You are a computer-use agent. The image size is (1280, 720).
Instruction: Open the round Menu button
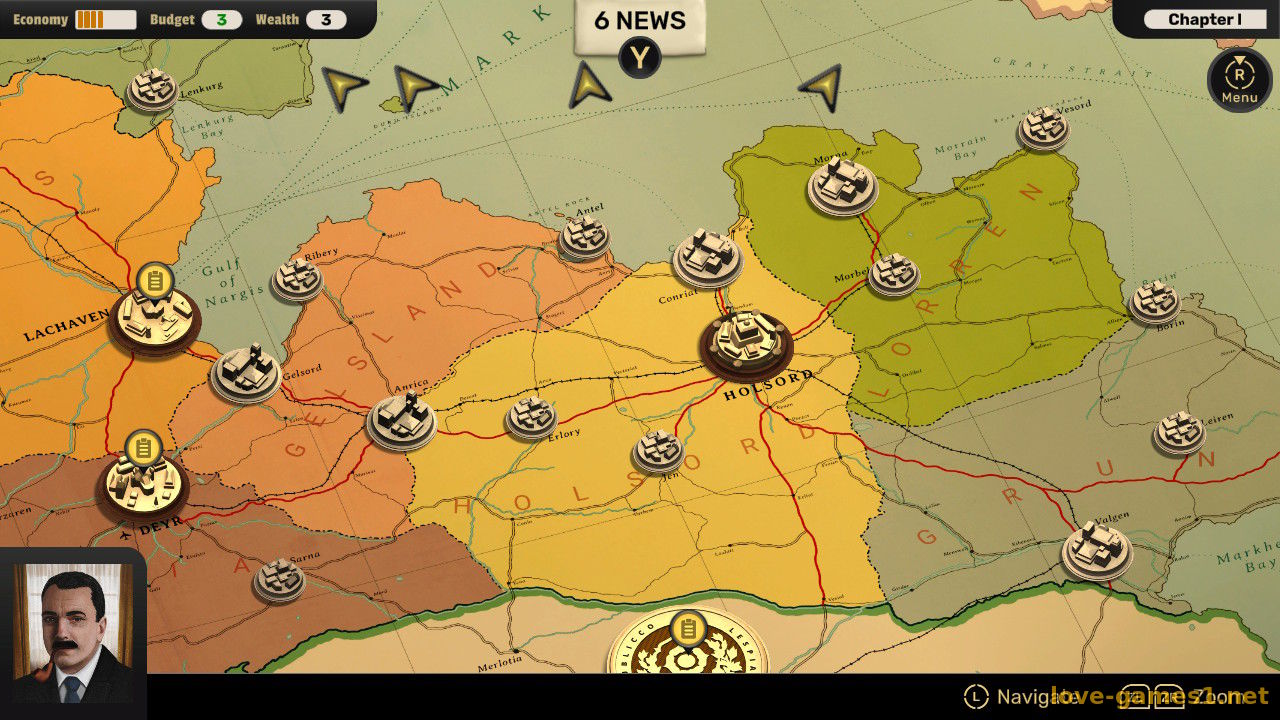click(x=1239, y=79)
